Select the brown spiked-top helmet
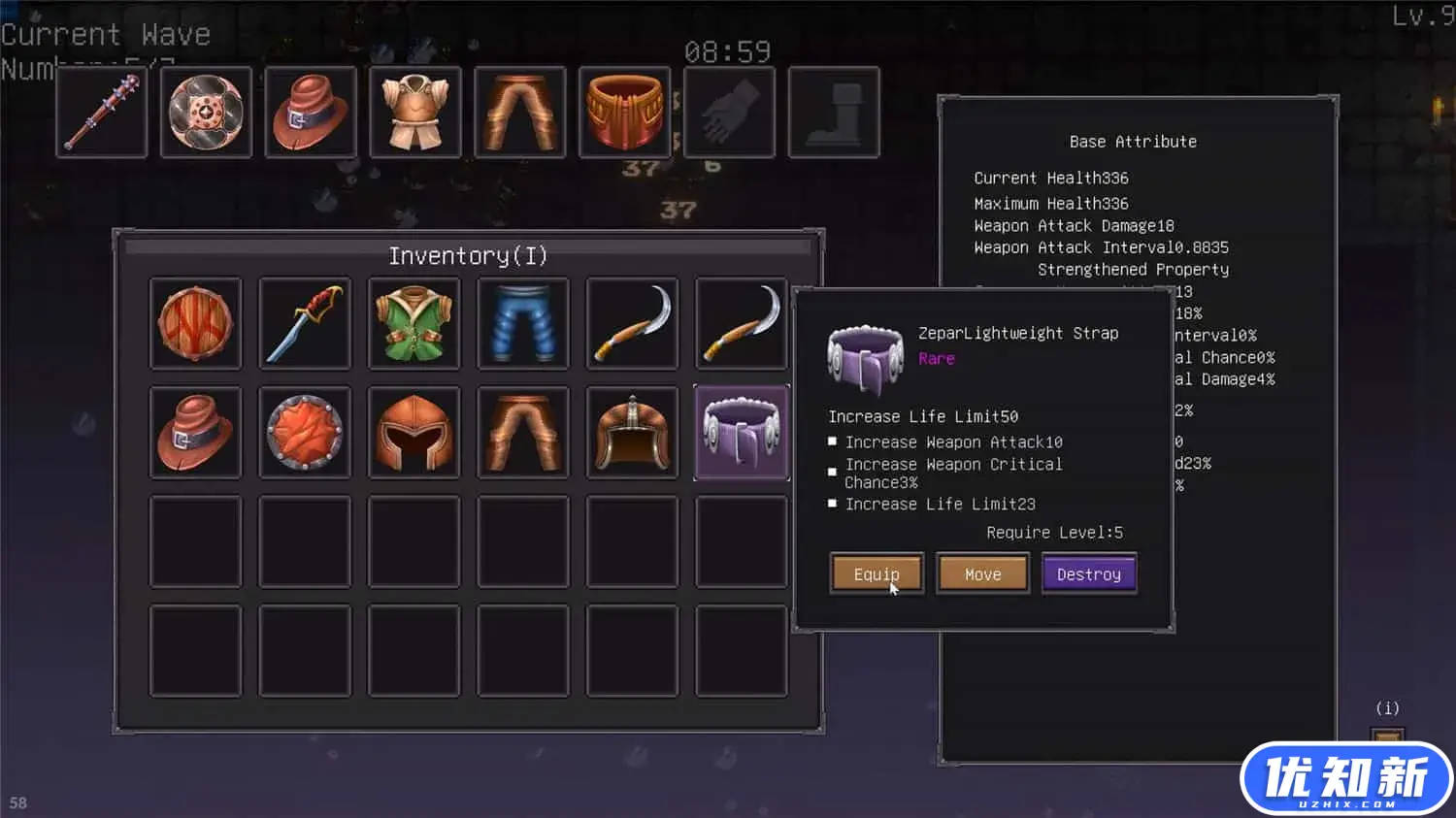 coord(632,432)
